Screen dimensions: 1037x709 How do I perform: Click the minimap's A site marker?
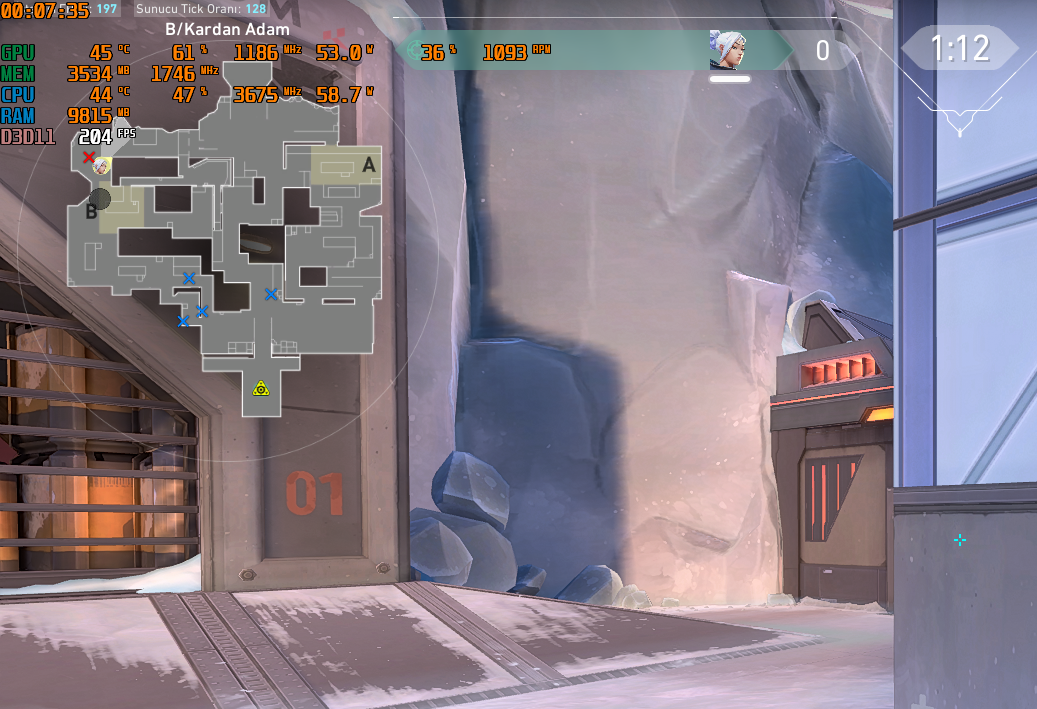369,166
